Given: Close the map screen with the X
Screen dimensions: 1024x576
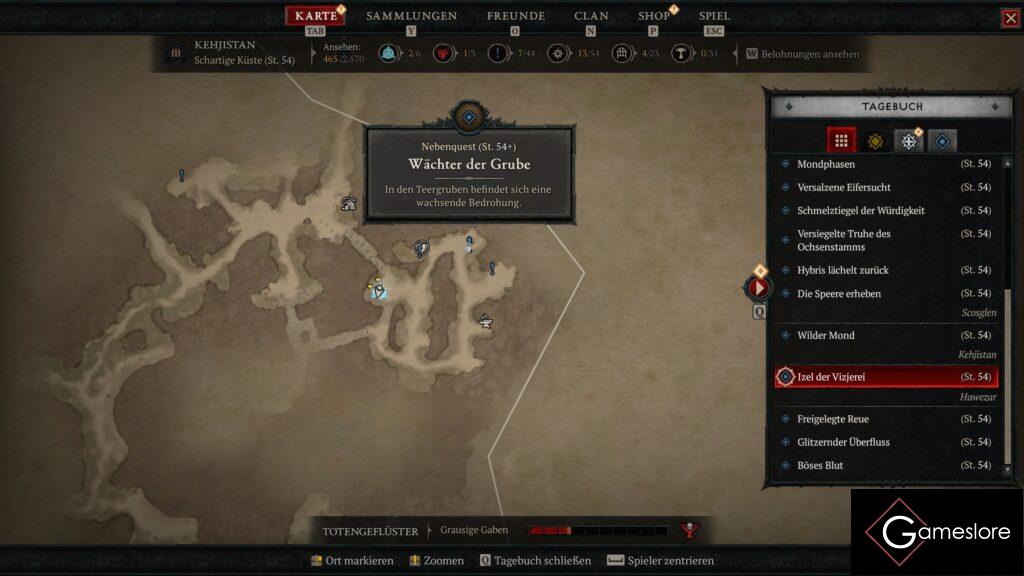Looking at the screenshot, I should tap(1010, 18).
